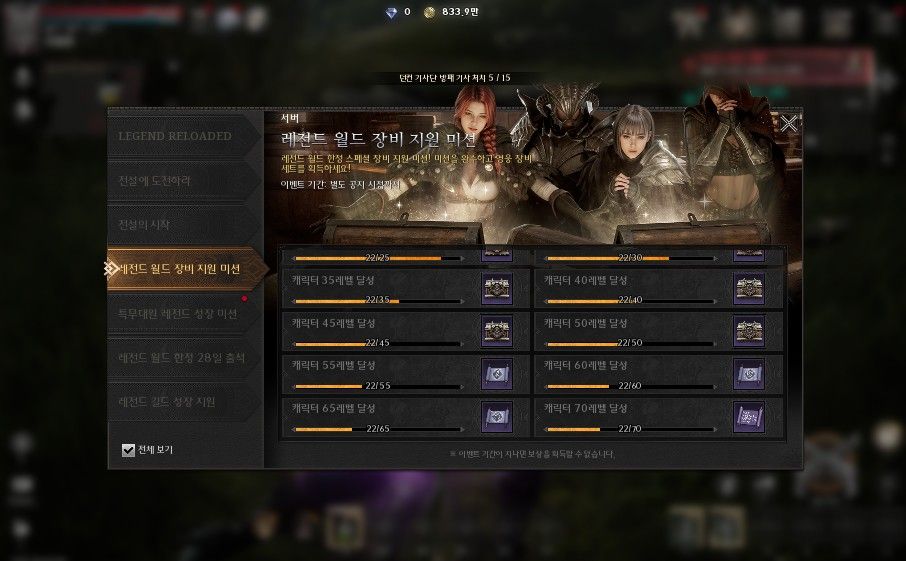
Task: Click the 캐릭터 55레벨 달성 reward scroll
Action: pyautogui.click(x=497, y=374)
